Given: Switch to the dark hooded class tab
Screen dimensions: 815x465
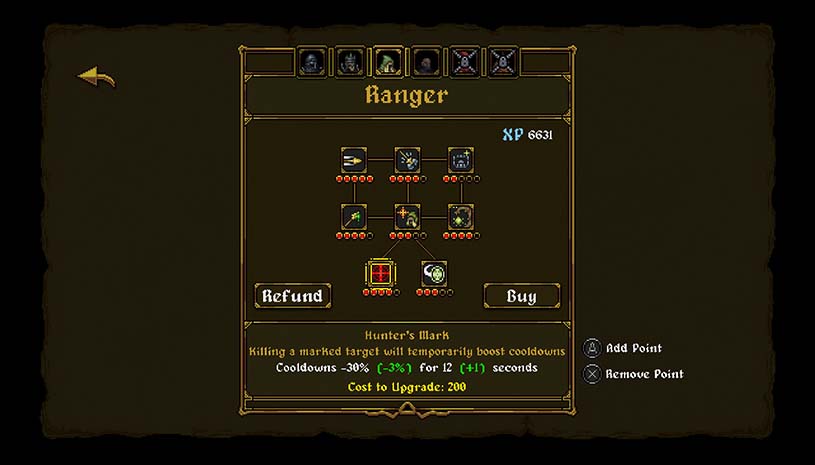Looking at the screenshot, I should pyautogui.click(x=425, y=62).
